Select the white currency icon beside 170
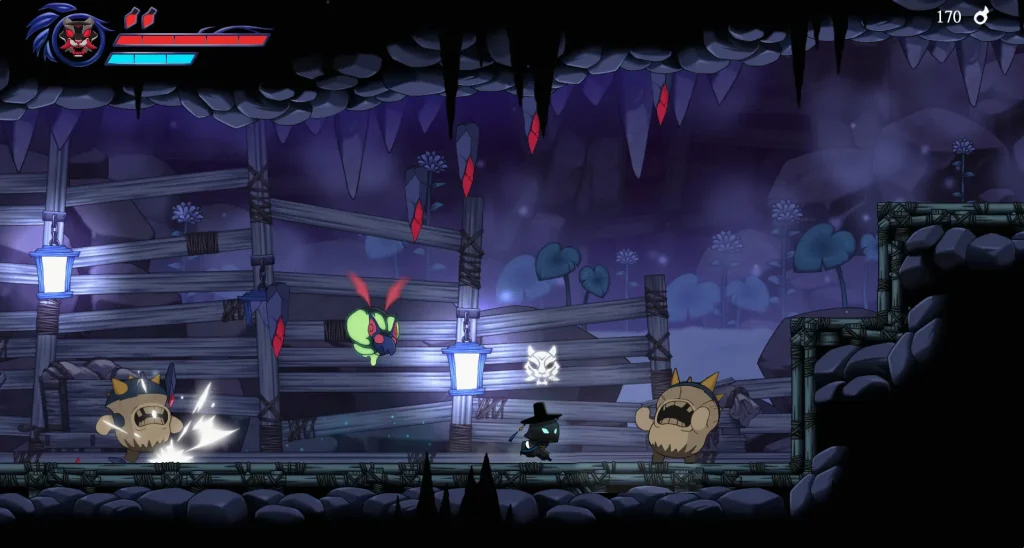The image size is (1024, 548). click(981, 16)
